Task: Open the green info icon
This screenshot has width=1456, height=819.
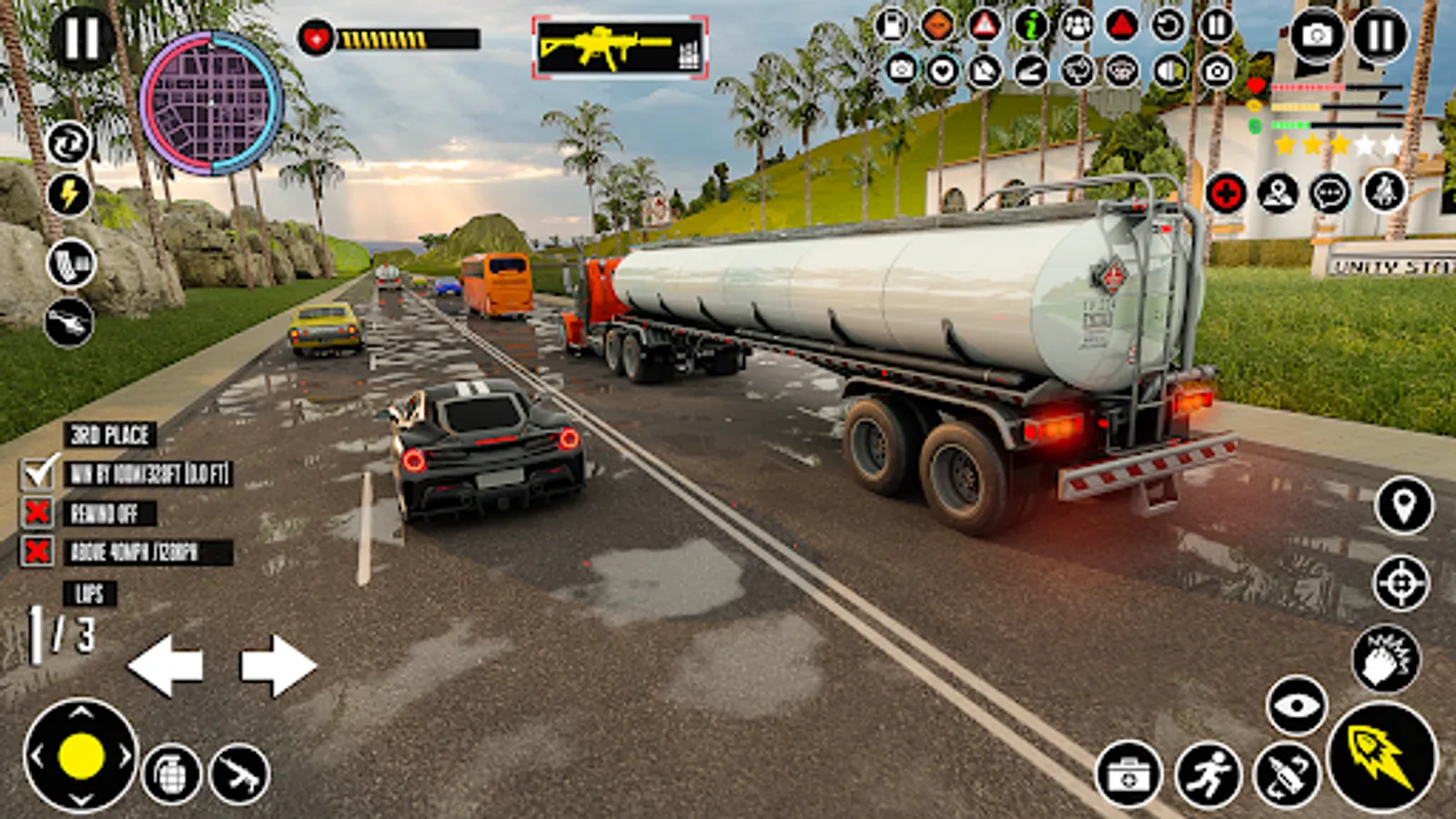Action: [x=1030, y=25]
